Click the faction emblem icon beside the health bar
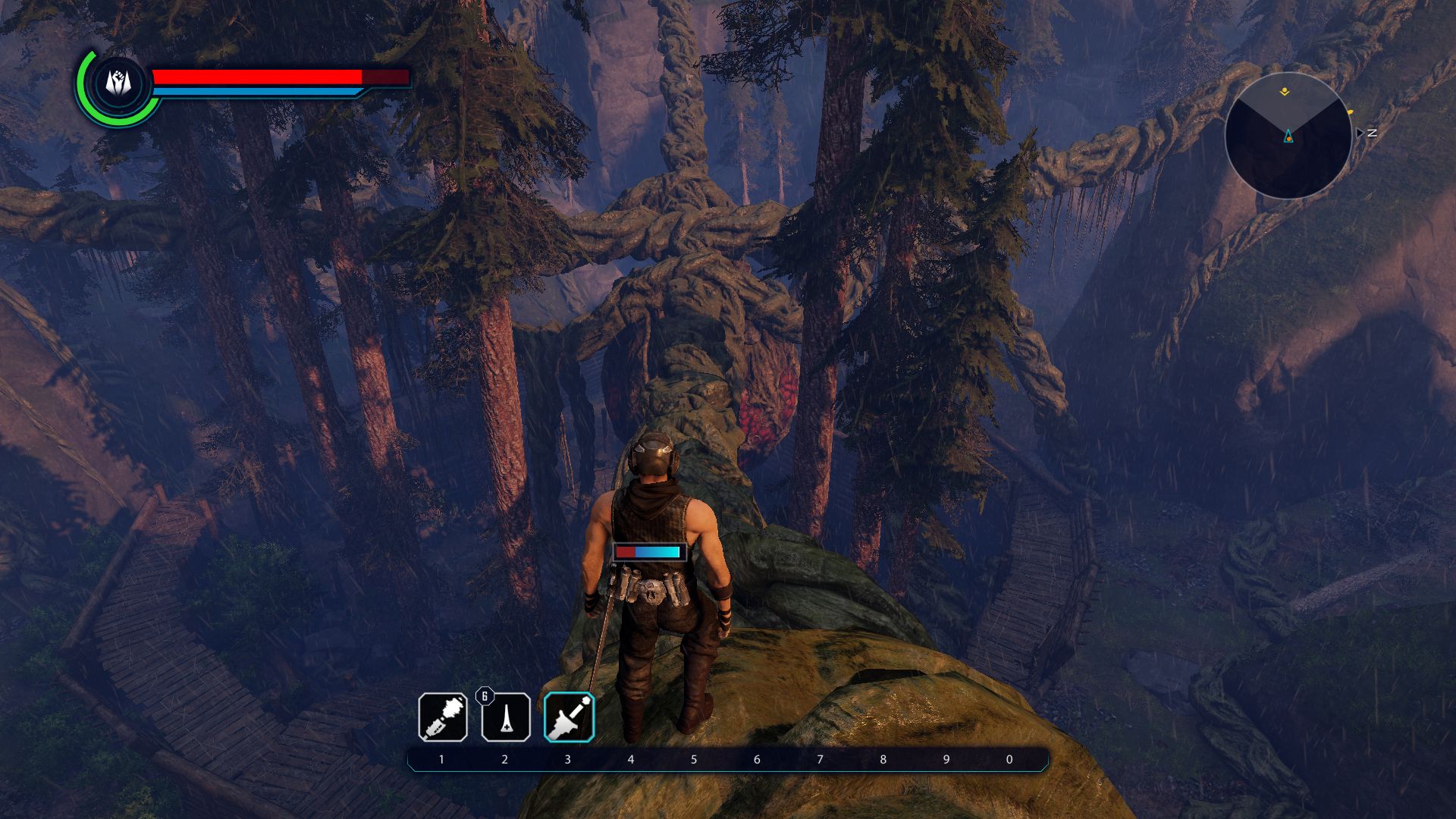 [x=117, y=83]
